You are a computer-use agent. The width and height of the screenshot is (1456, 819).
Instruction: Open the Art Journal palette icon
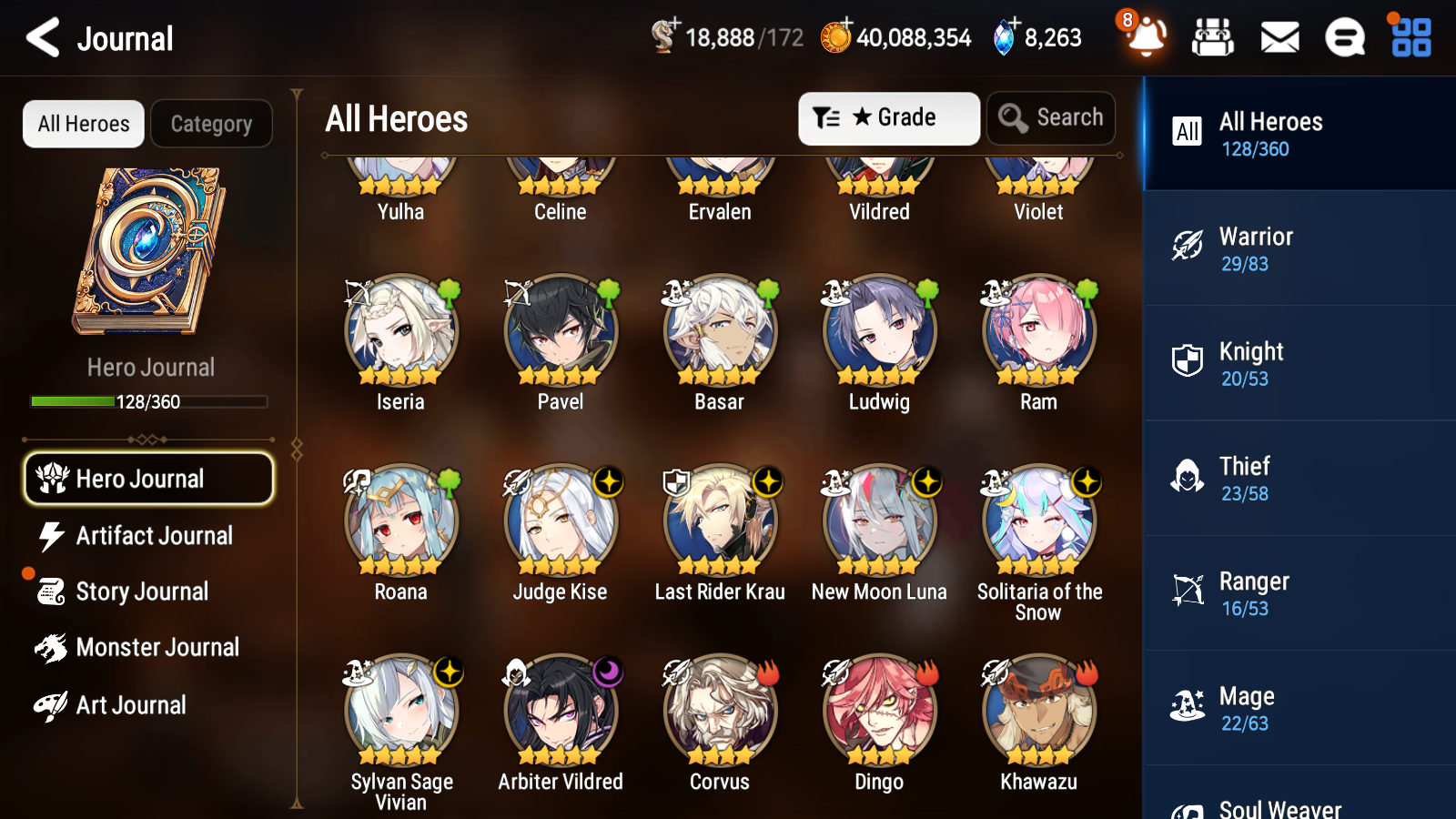[x=51, y=704]
